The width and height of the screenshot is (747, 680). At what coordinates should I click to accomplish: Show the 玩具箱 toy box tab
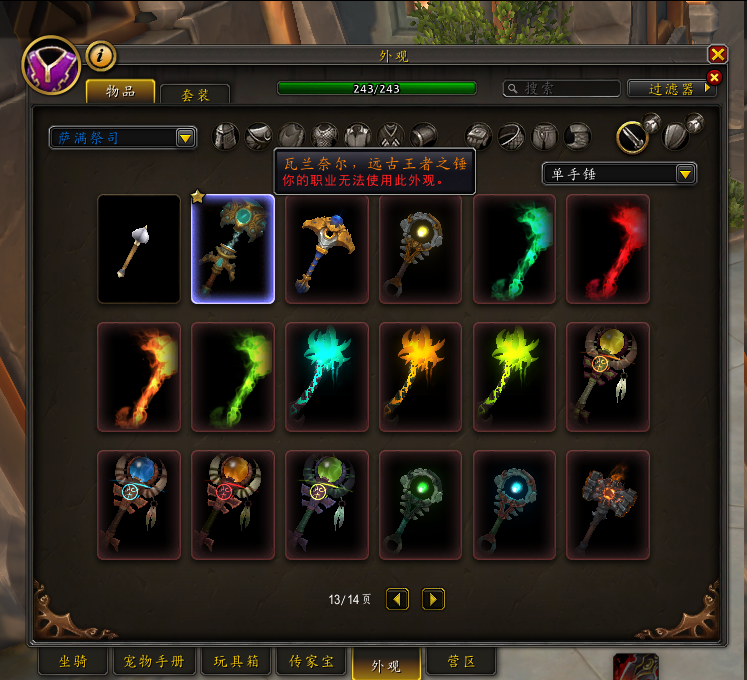(235, 662)
